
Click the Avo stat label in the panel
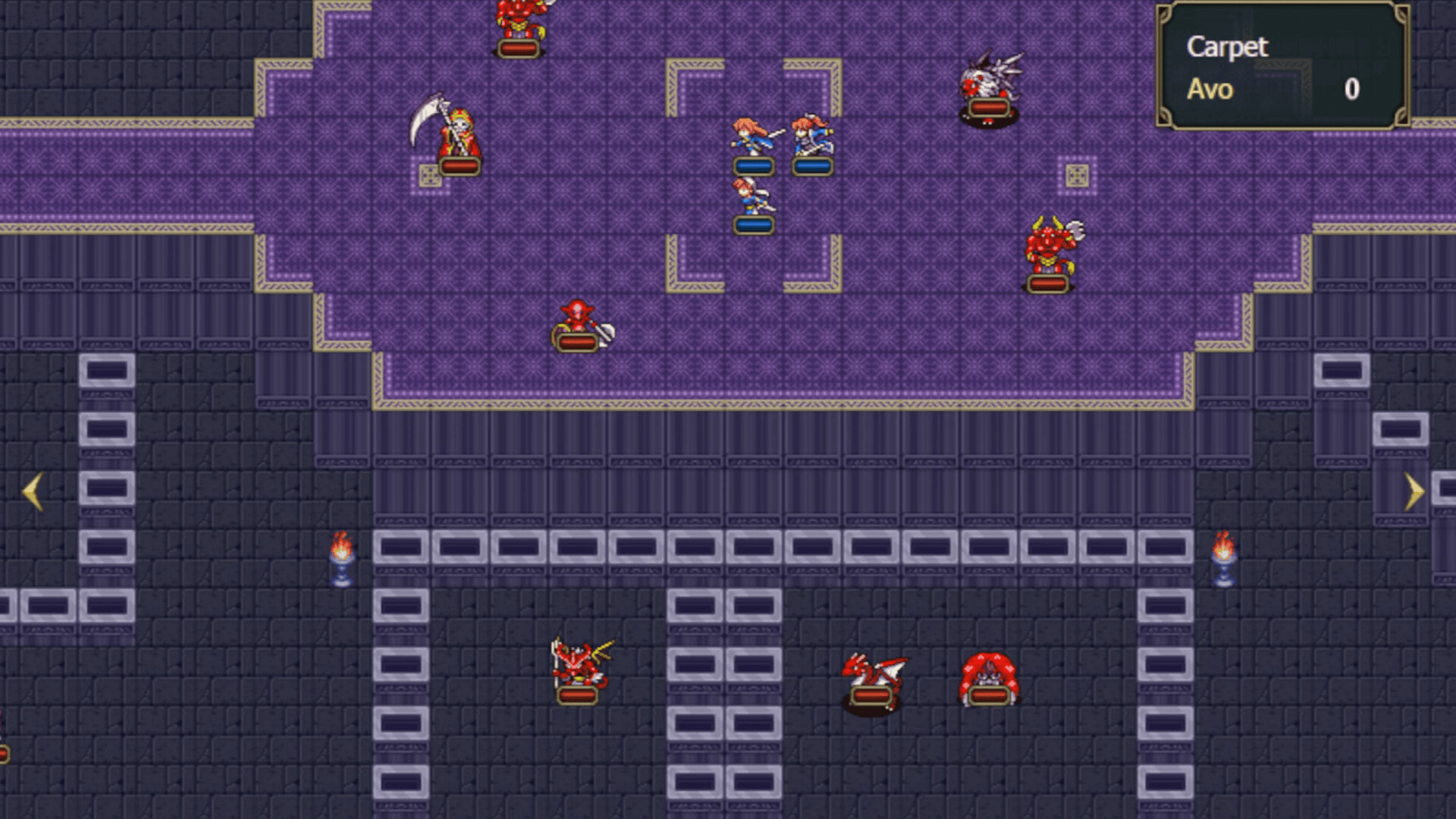point(1213,91)
